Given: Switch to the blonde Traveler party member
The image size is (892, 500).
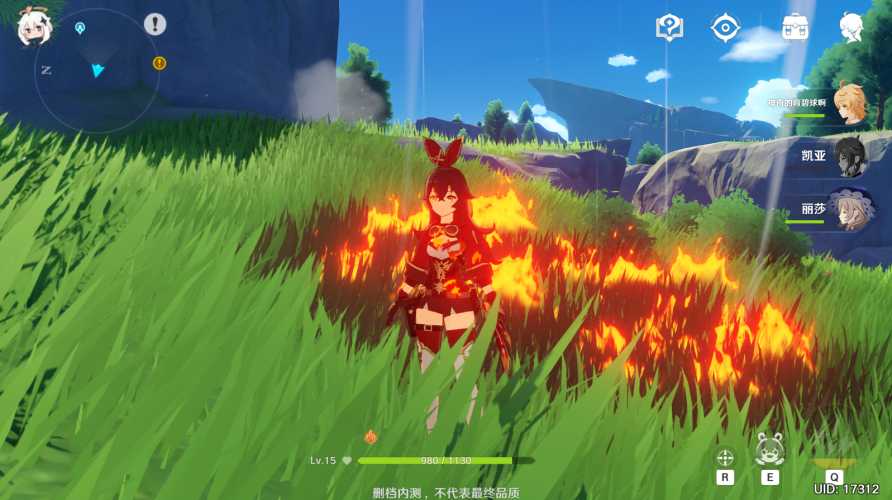Looking at the screenshot, I should coord(849,104).
